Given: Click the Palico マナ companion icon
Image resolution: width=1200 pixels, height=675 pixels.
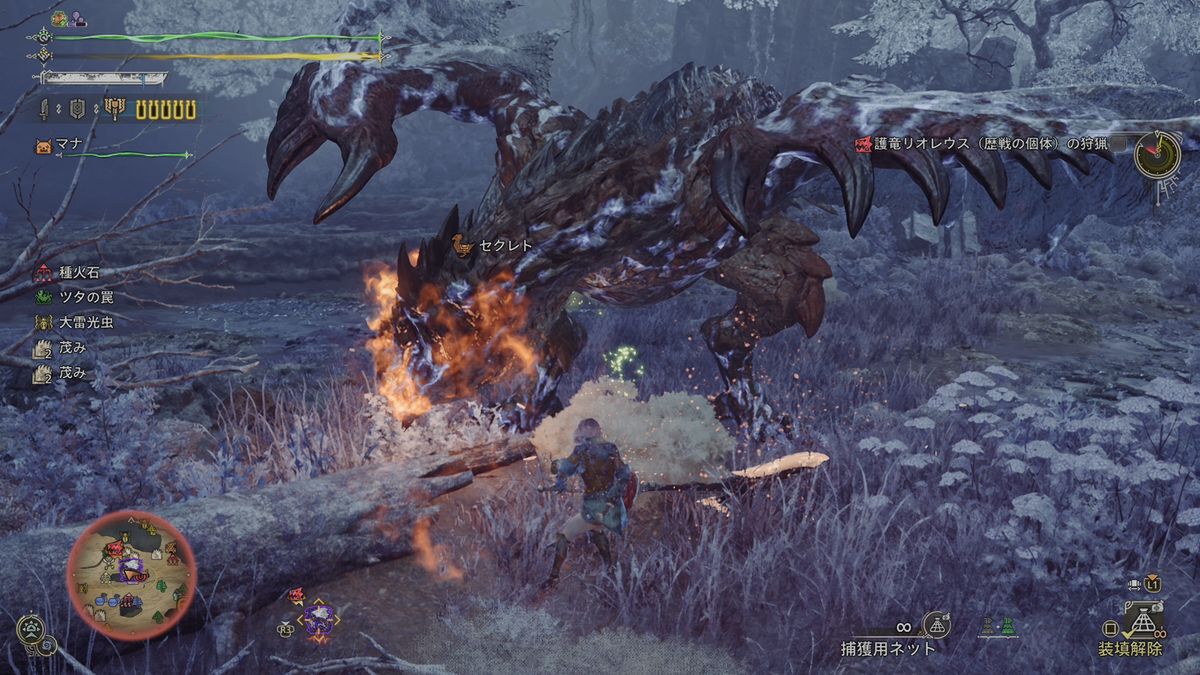Looking at the screenshot, I should click(x=43, y=146).
